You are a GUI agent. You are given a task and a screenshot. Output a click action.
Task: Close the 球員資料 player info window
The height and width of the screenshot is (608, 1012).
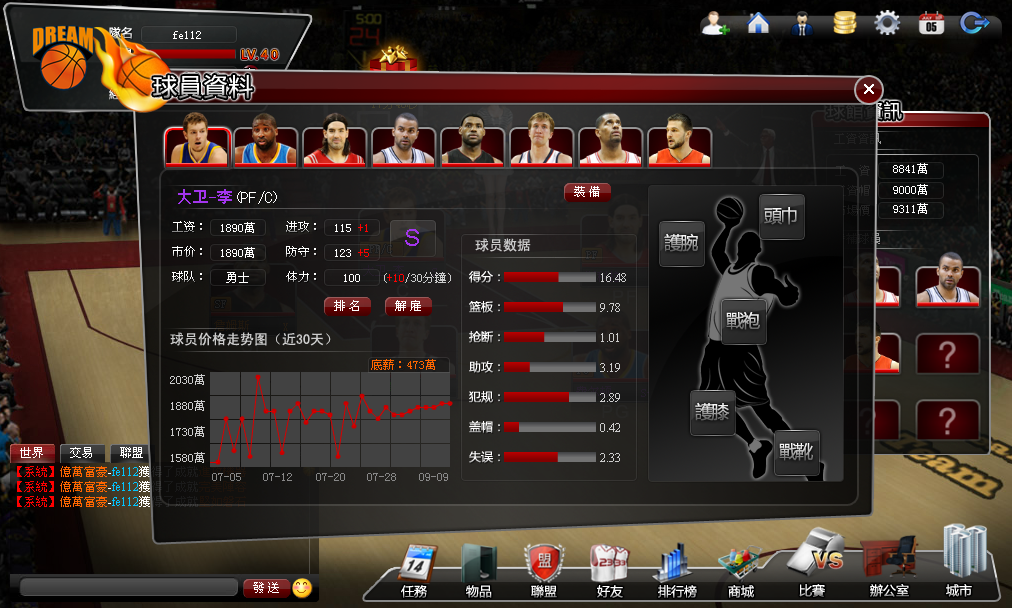[x=868, y=89]
